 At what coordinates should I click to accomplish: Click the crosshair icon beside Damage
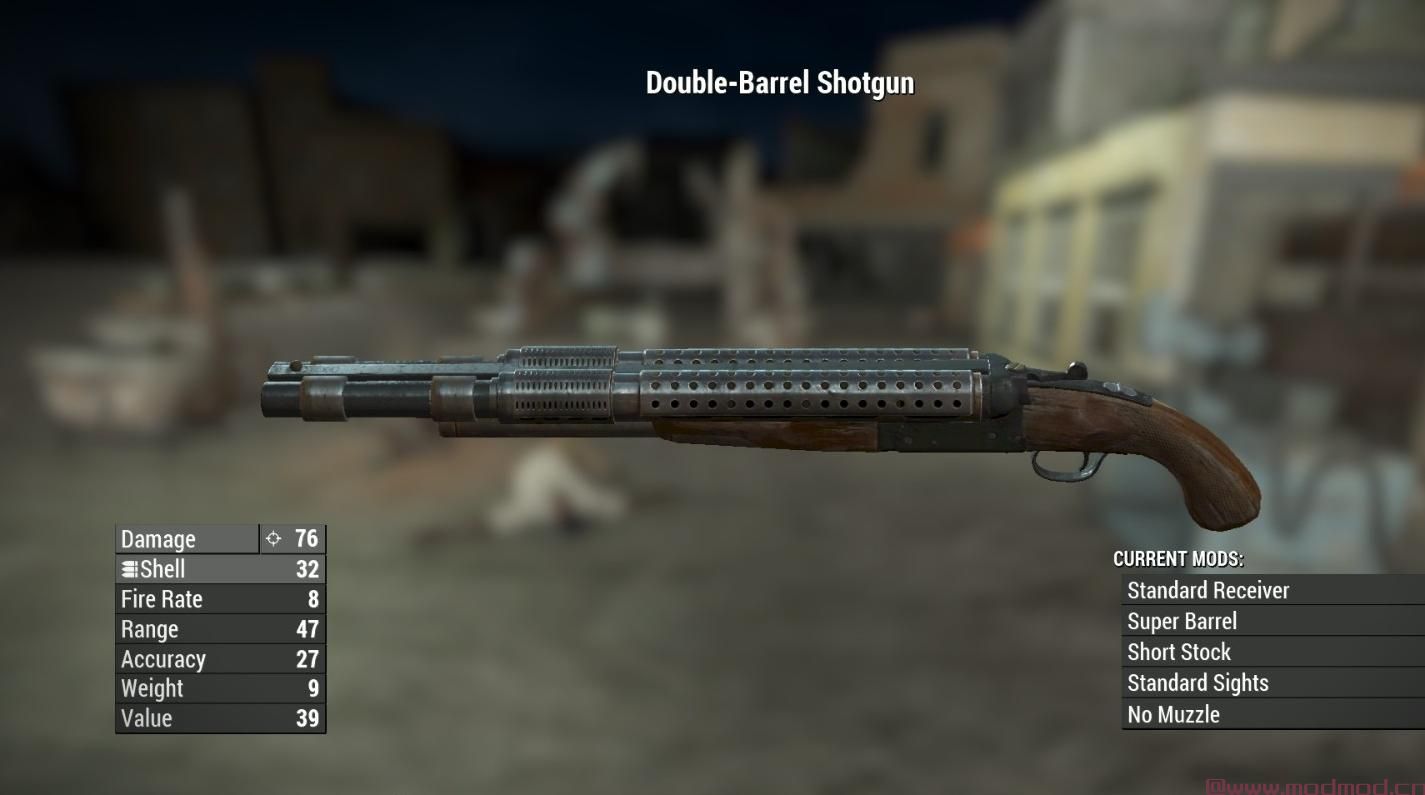pos(272,539)
